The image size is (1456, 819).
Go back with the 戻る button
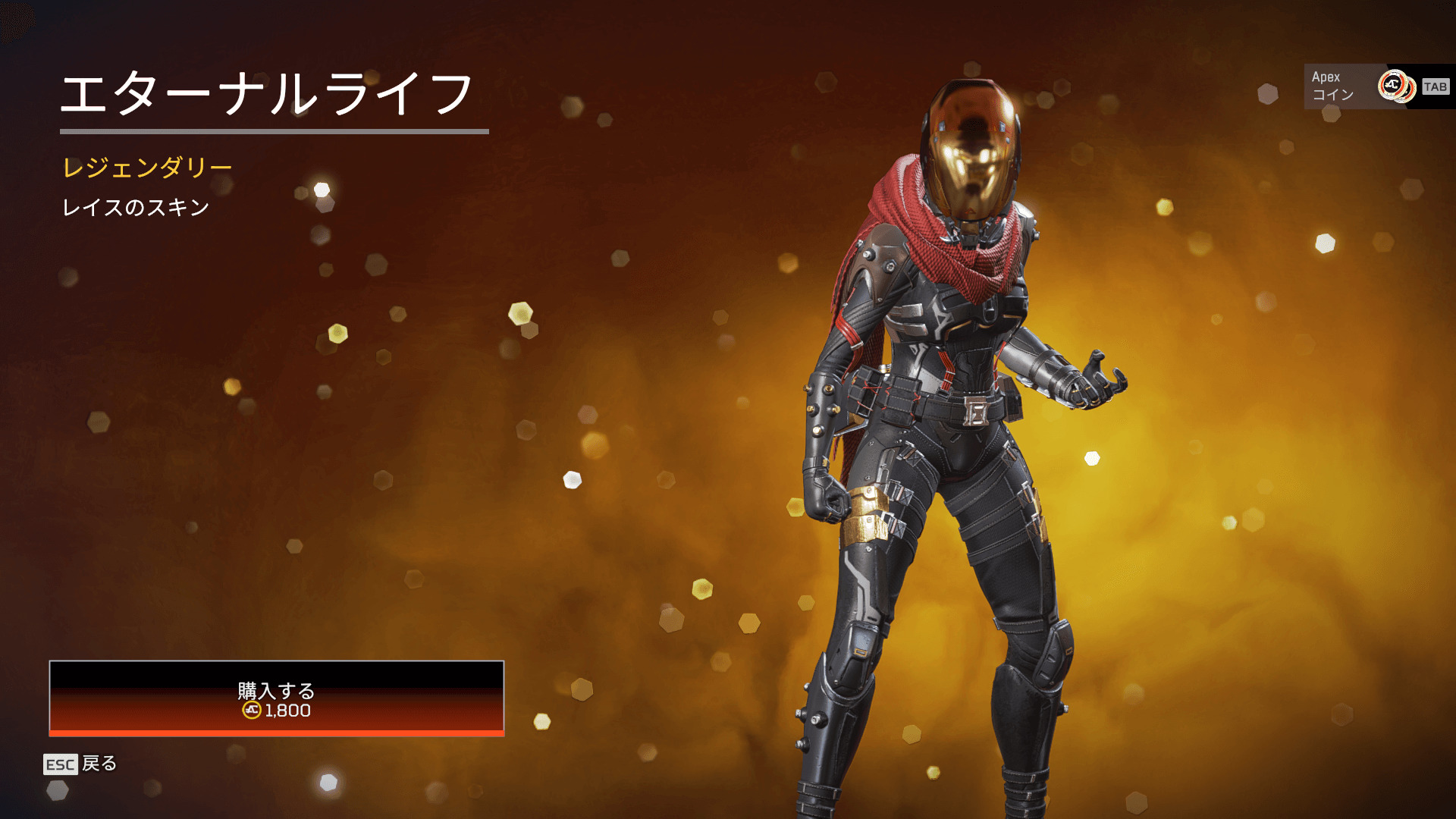pos(80,764)
